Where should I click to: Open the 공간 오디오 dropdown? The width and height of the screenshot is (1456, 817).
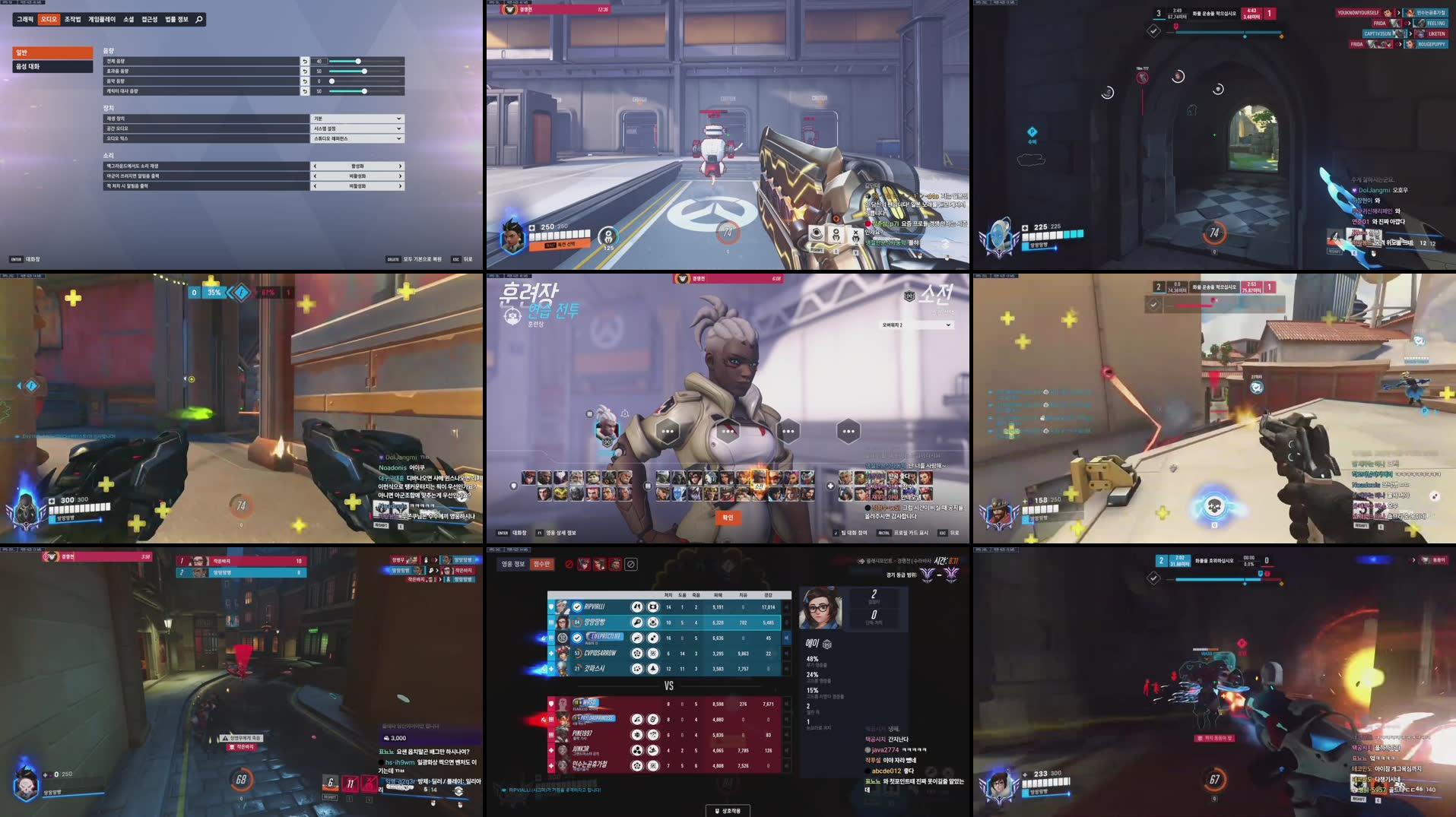(358, 128)
